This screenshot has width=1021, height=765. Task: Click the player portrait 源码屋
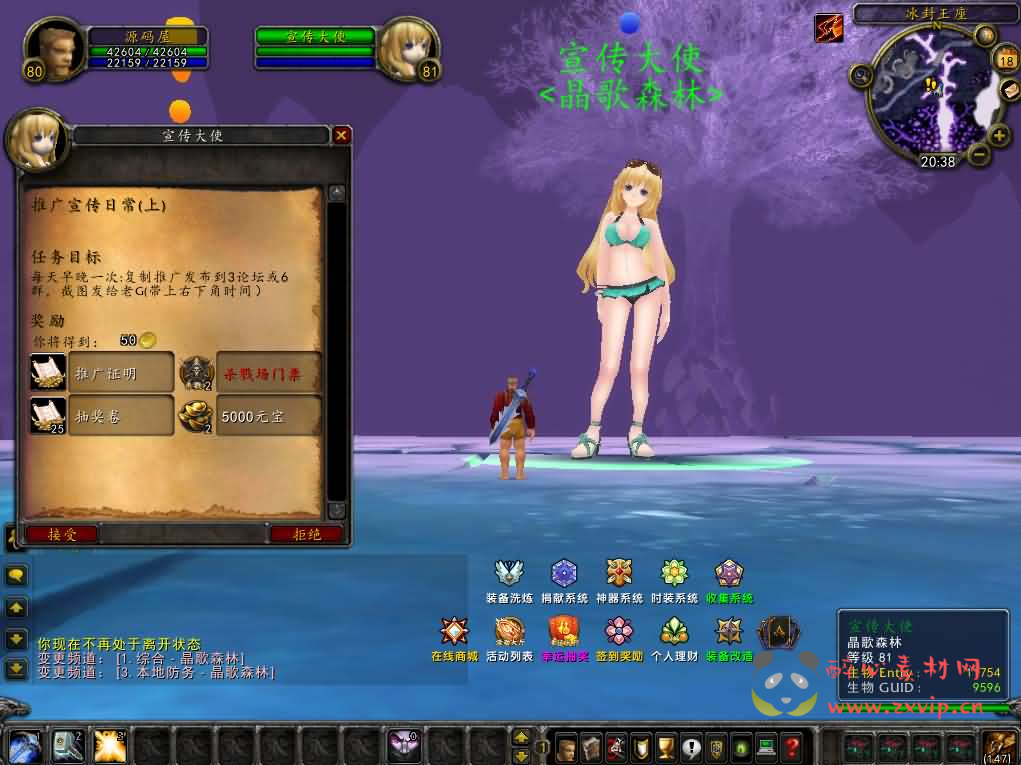(55, 49)
